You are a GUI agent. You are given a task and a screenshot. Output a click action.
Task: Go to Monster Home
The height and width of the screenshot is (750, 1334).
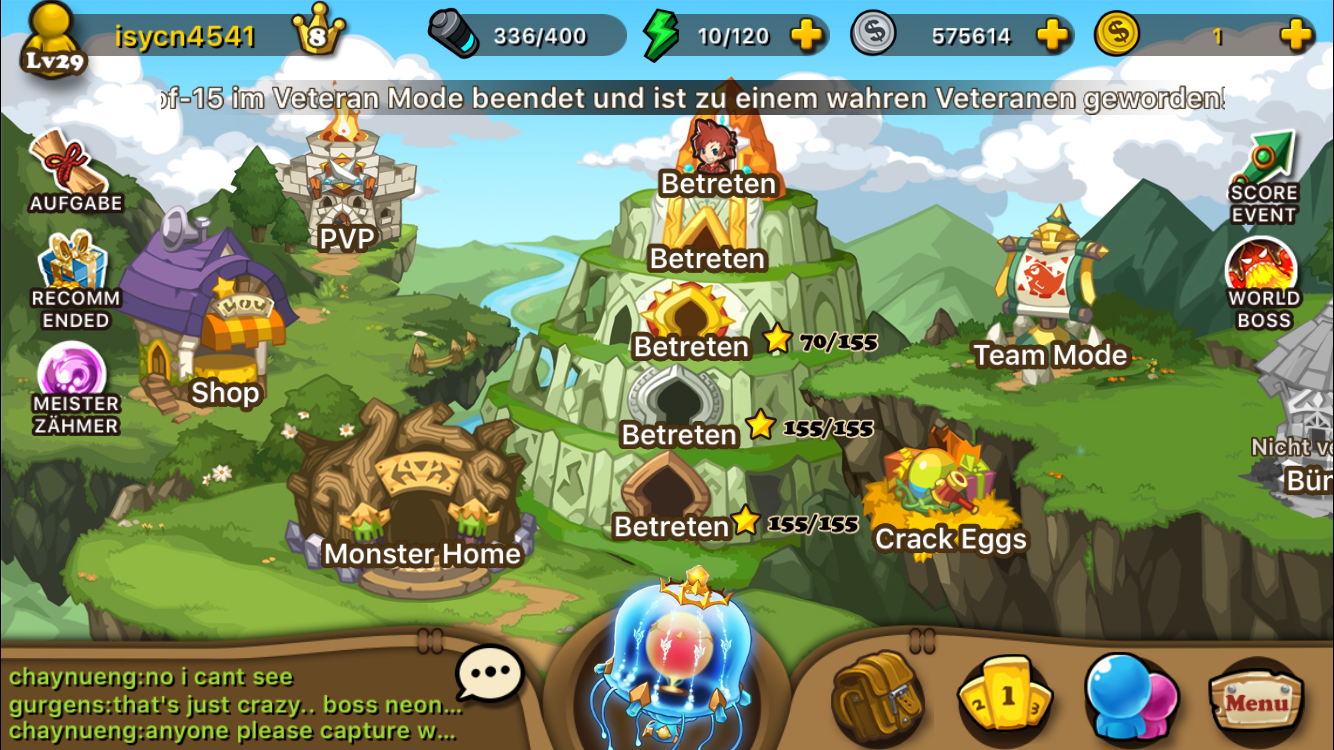[x=420, y=500]
